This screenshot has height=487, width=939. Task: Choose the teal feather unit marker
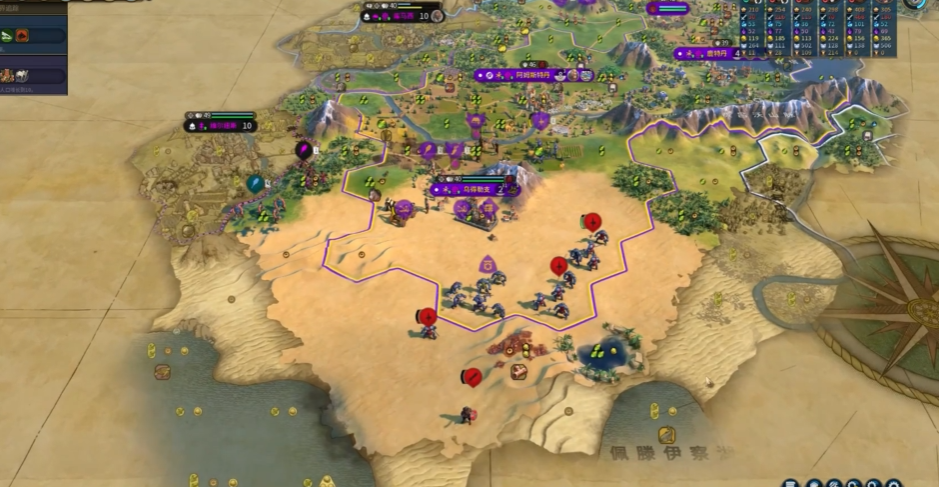[x=256, y=183]
